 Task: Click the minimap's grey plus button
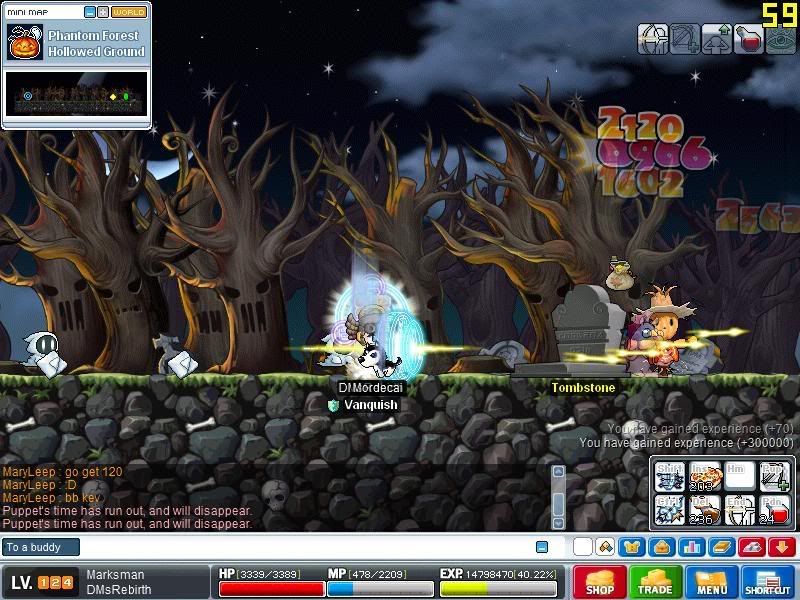(x=103, y=12)
